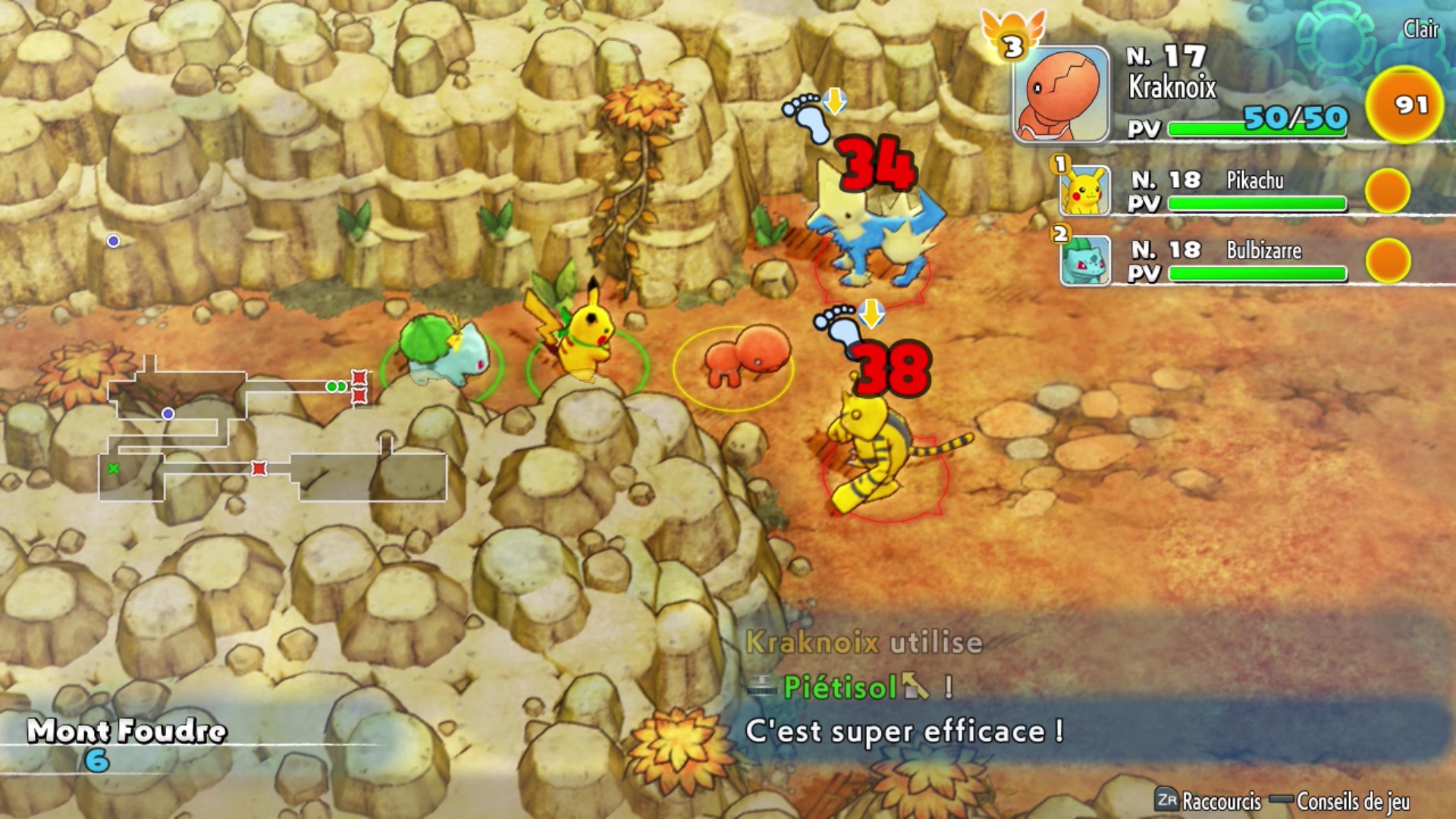Select Kraknoix's leader portrait
The width and height of the screenshot is (1456, 819).
pos(1062,94)
